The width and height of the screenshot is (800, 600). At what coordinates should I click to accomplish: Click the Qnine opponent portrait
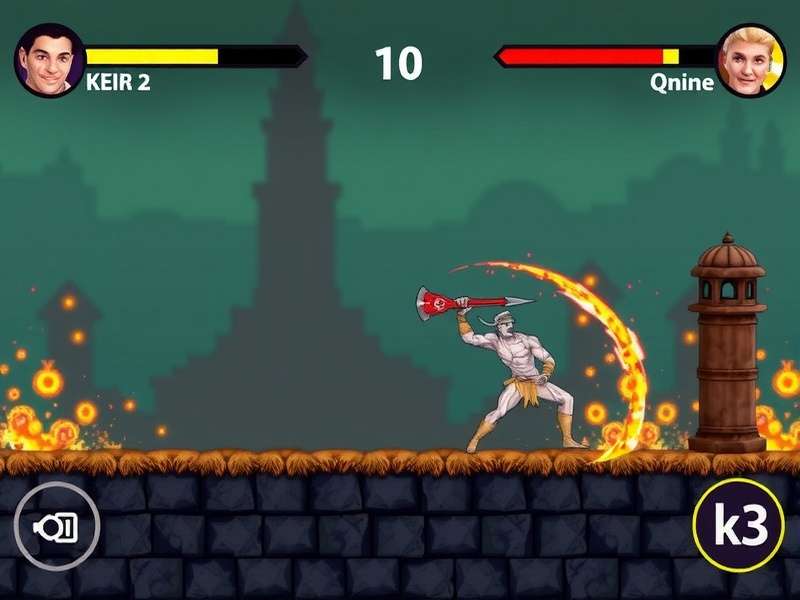pos(751,61)
